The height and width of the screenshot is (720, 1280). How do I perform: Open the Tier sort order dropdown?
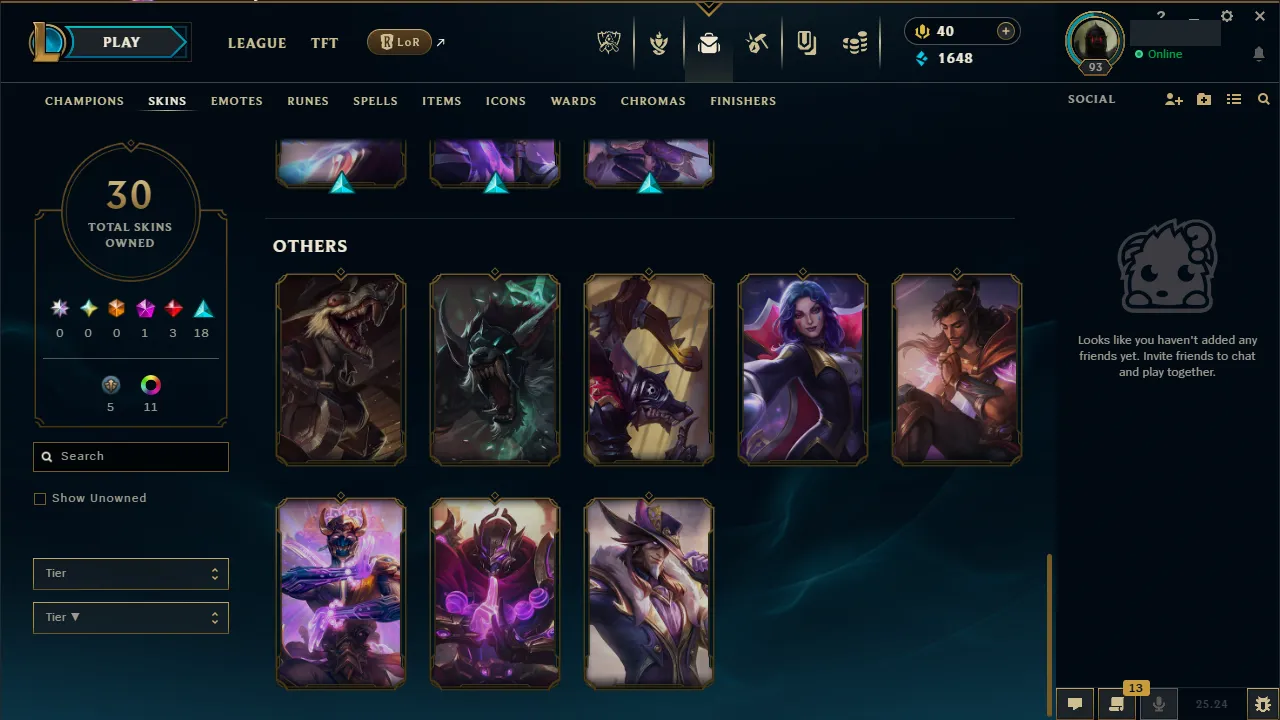tap(130, 617)
